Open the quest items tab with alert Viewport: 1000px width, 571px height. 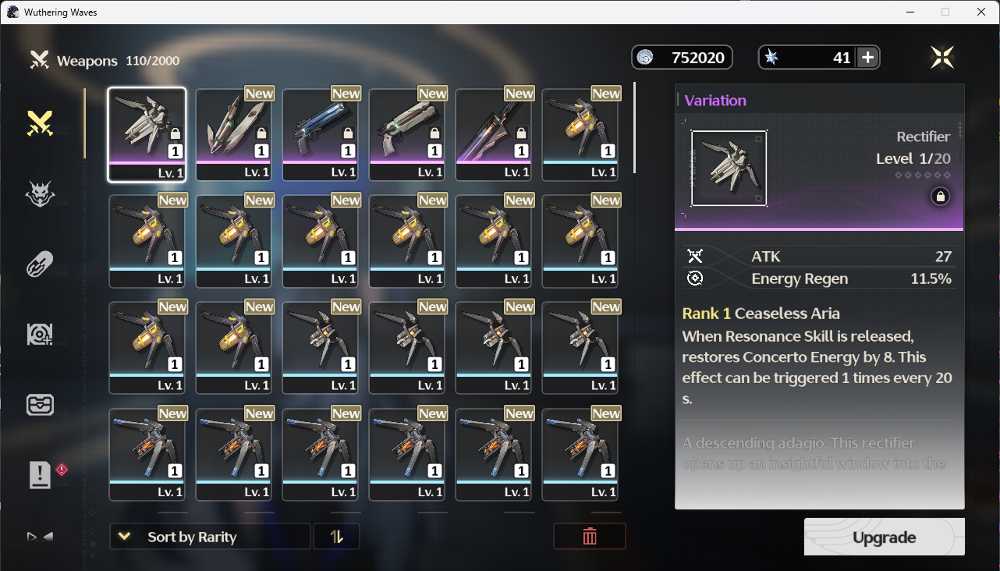(40, 476)
